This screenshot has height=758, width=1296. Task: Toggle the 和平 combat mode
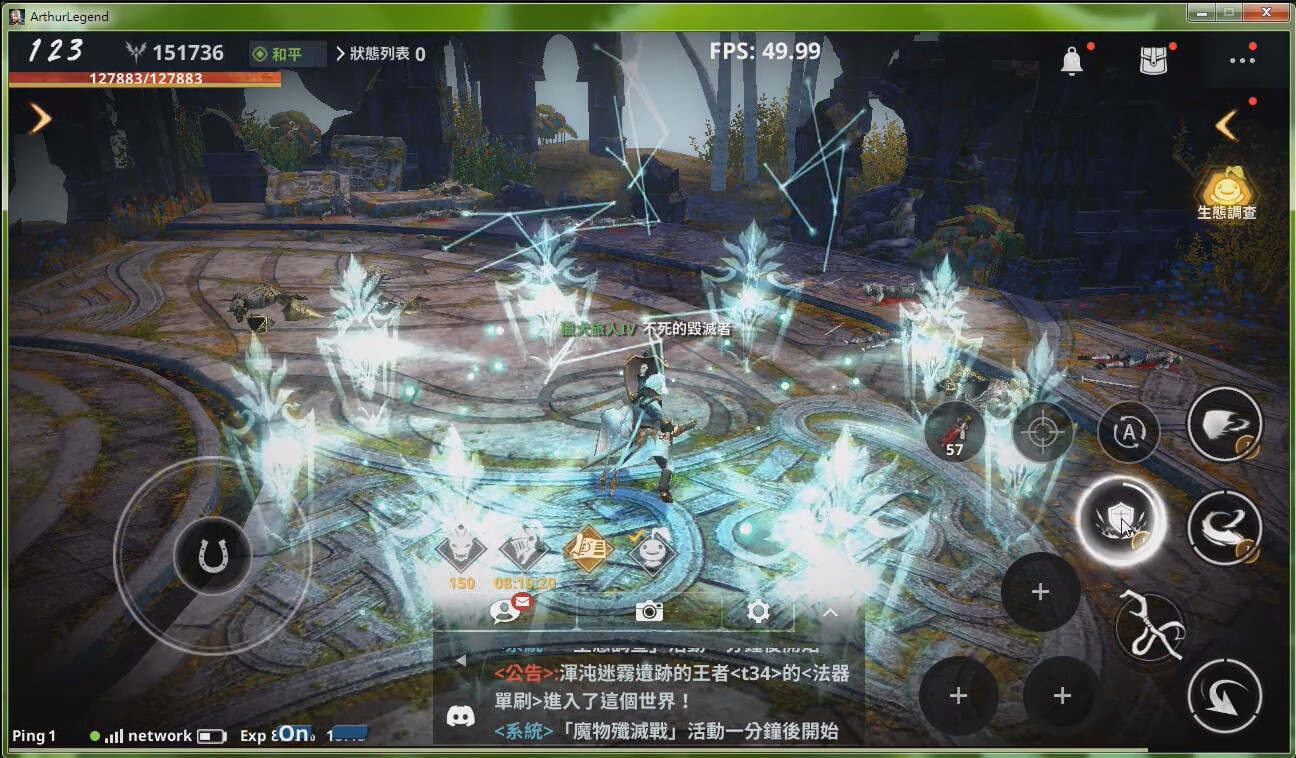click(x=288, y=54)
